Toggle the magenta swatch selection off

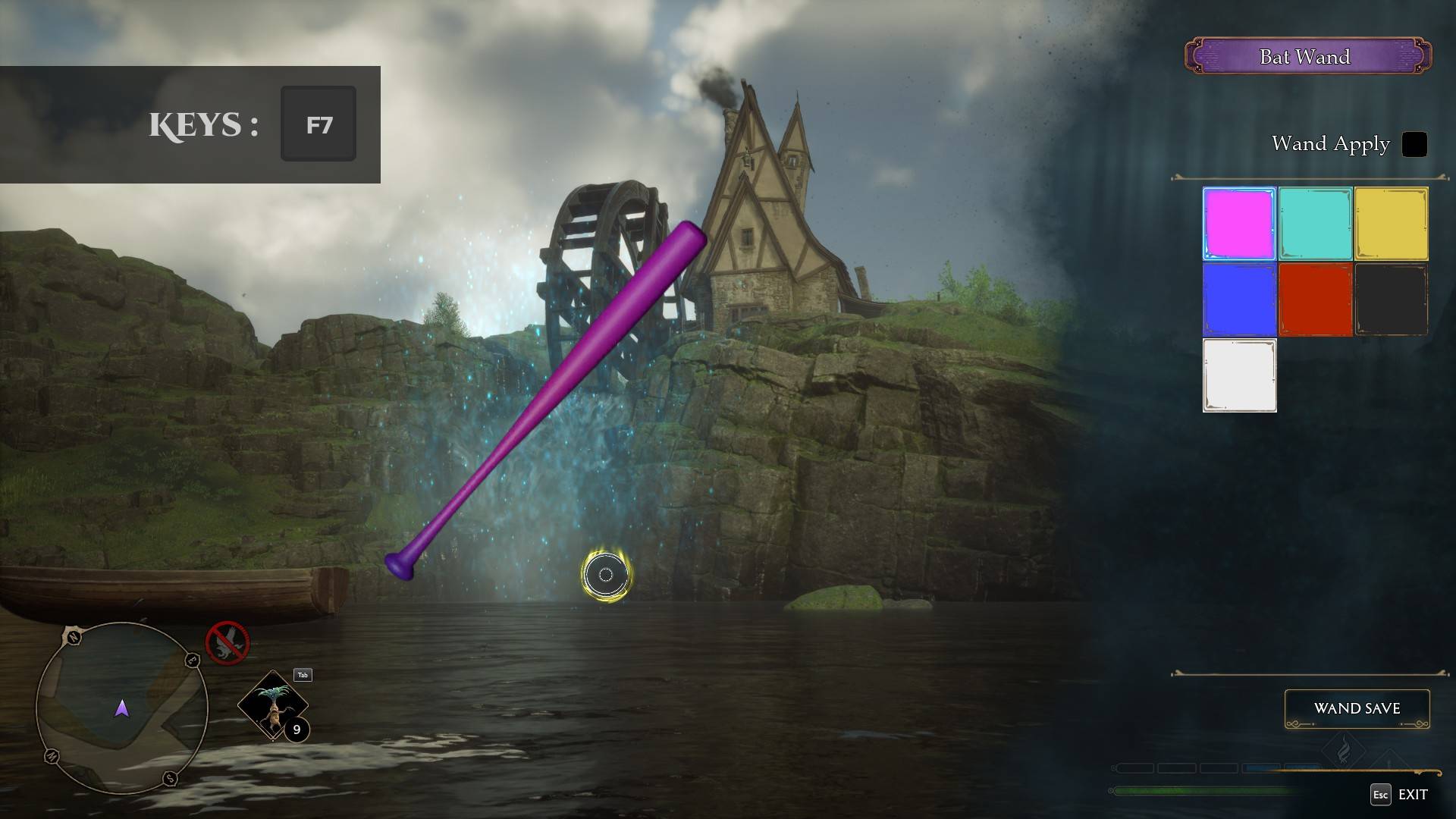click(x=1238, y=224)
